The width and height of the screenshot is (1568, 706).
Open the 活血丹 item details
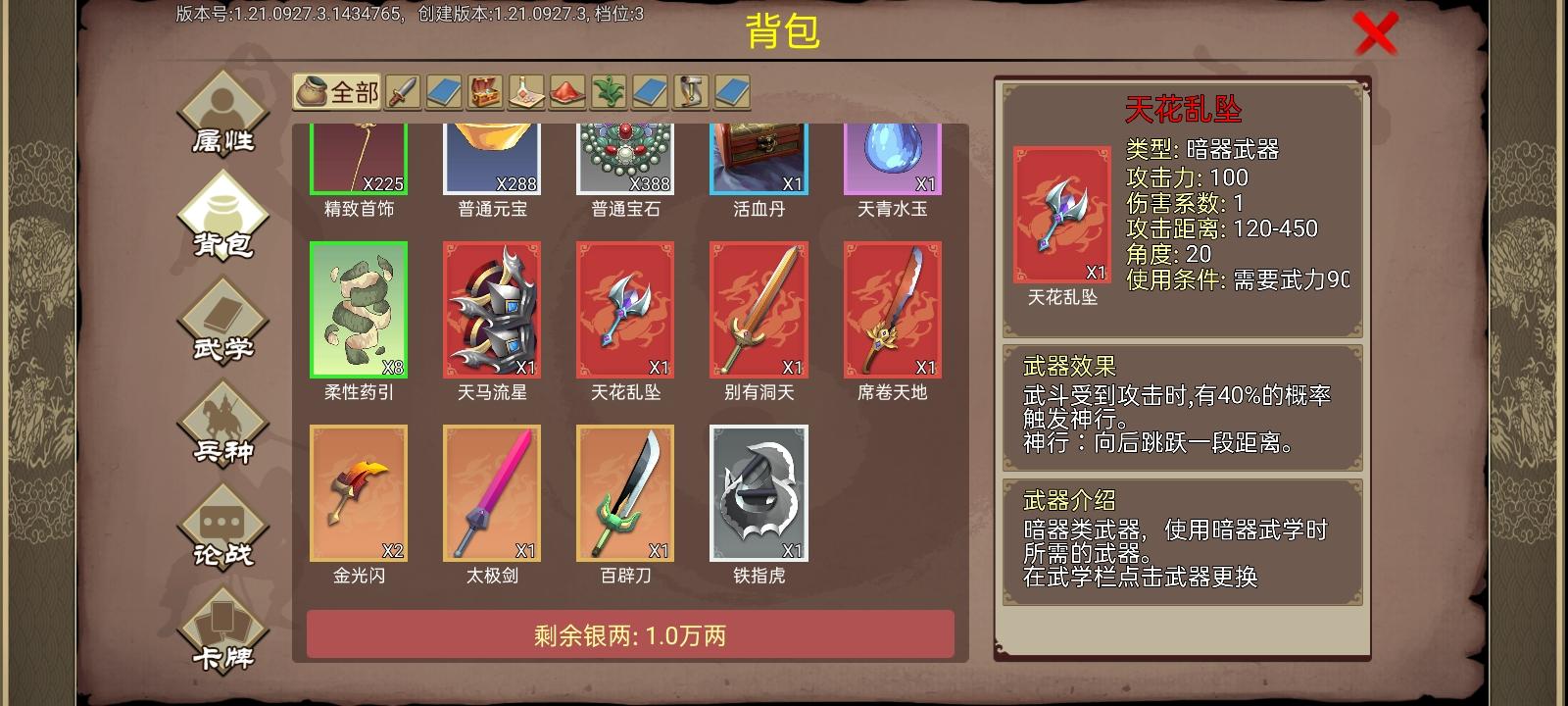tap(758, 157)
